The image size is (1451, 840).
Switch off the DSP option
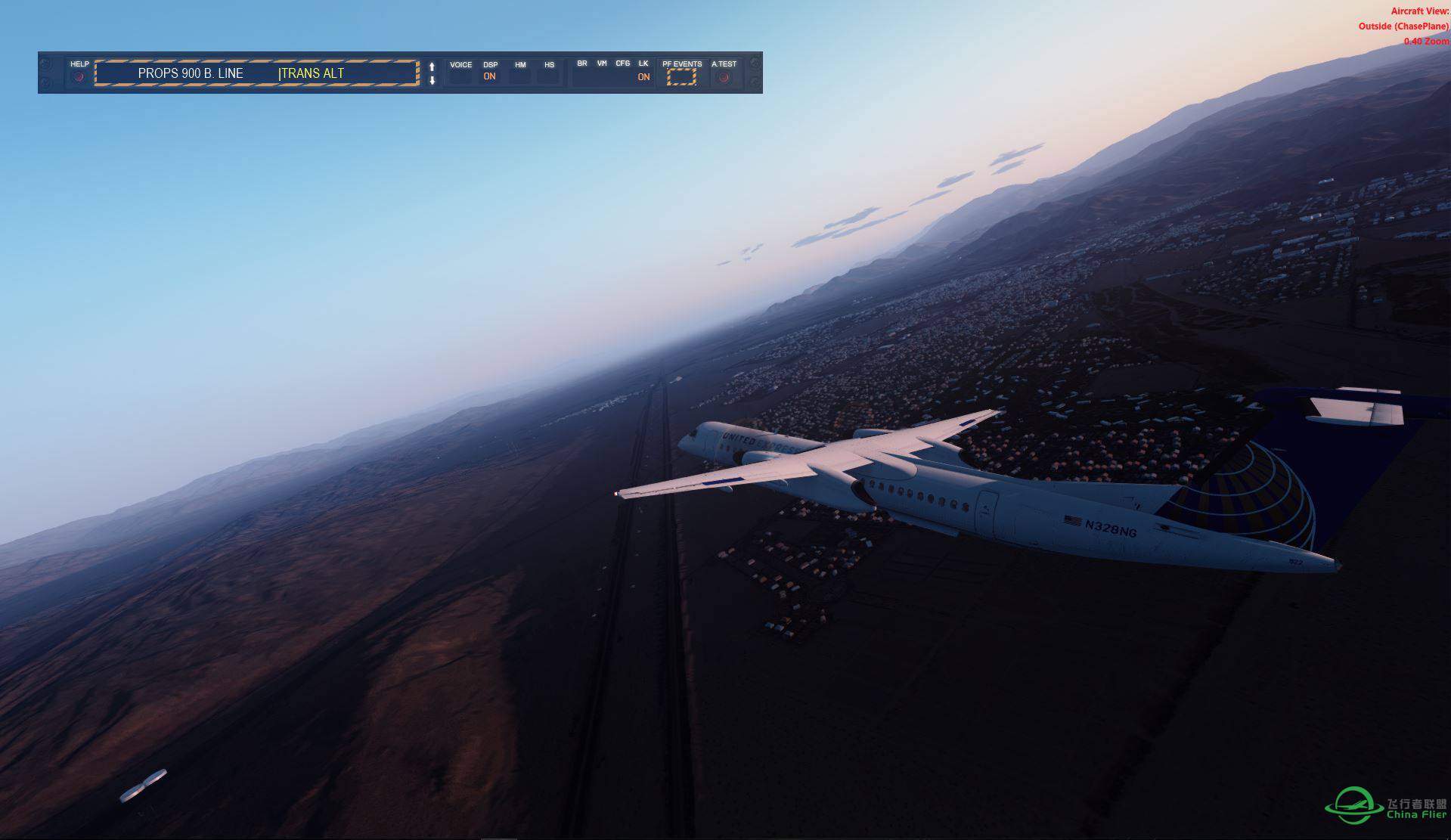click(x=490, y=76)
